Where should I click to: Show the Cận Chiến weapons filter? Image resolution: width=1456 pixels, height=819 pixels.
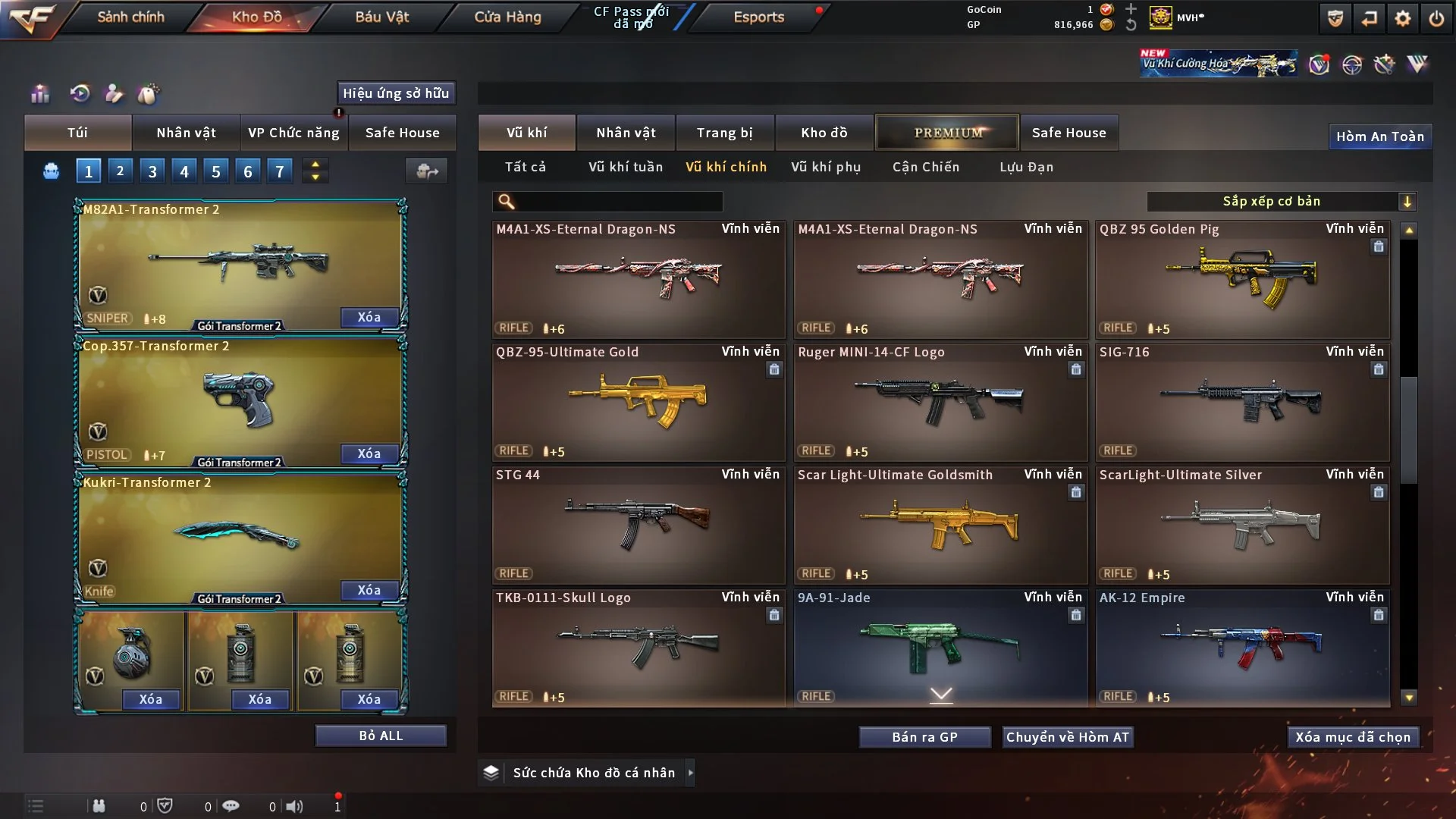(925, 167)
